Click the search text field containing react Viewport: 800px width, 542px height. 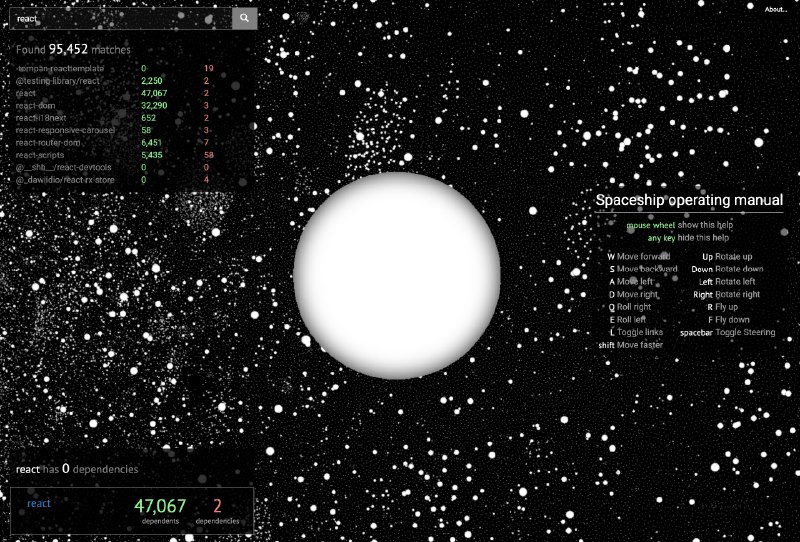pyautogui.click(x=120, y=18)
